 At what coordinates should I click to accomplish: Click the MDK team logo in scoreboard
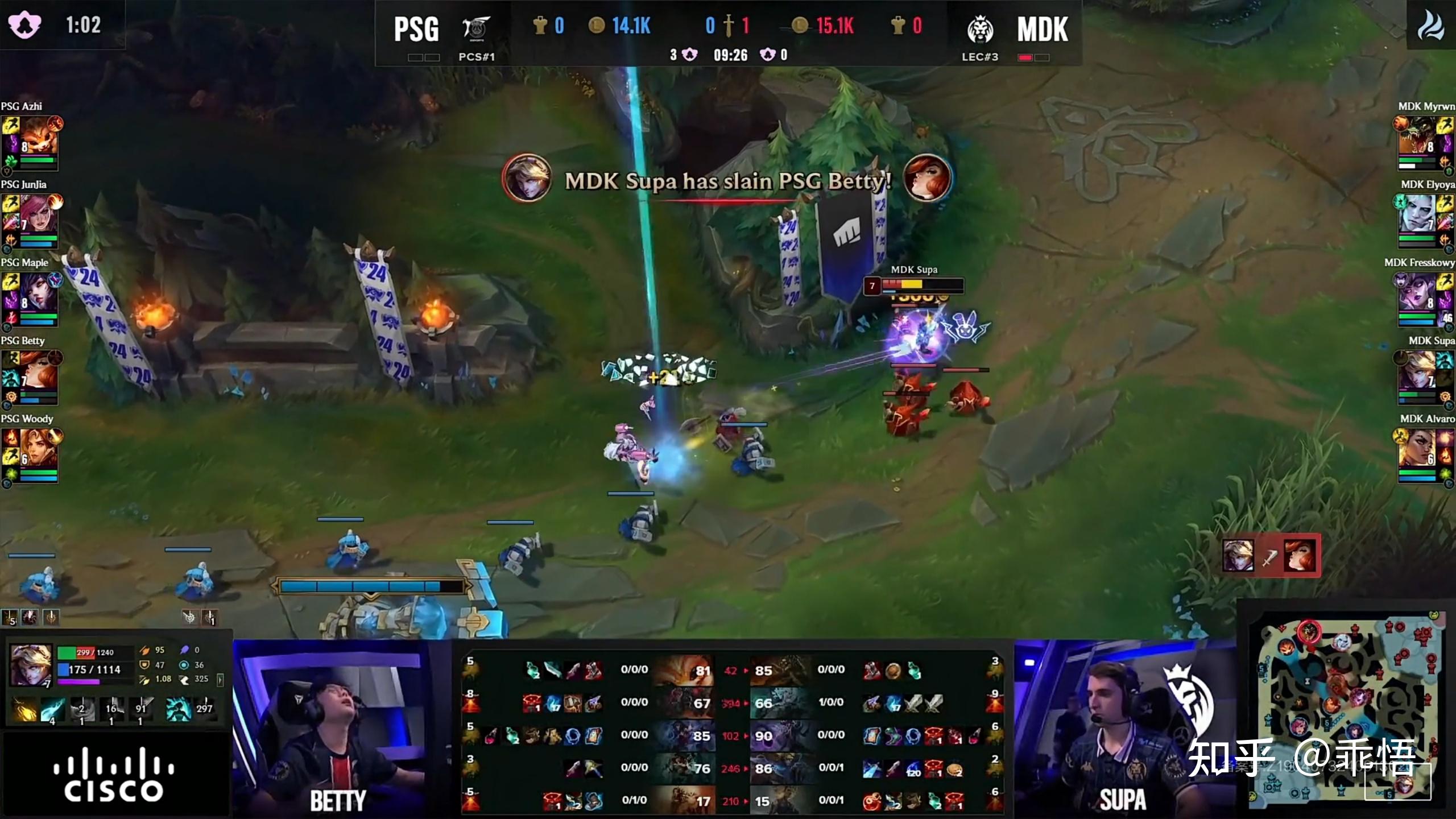point(980,30)
